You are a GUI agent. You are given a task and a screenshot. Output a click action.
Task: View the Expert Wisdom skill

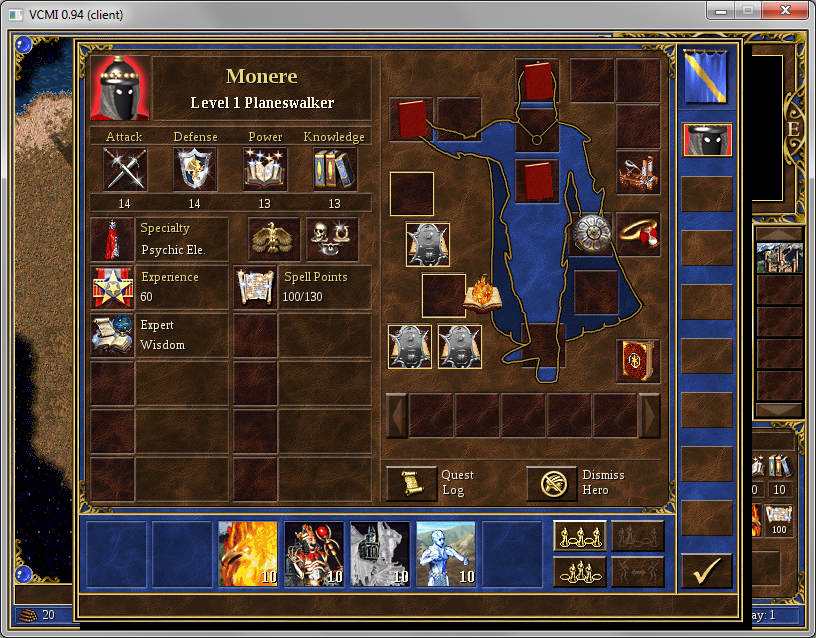[111, 335]
